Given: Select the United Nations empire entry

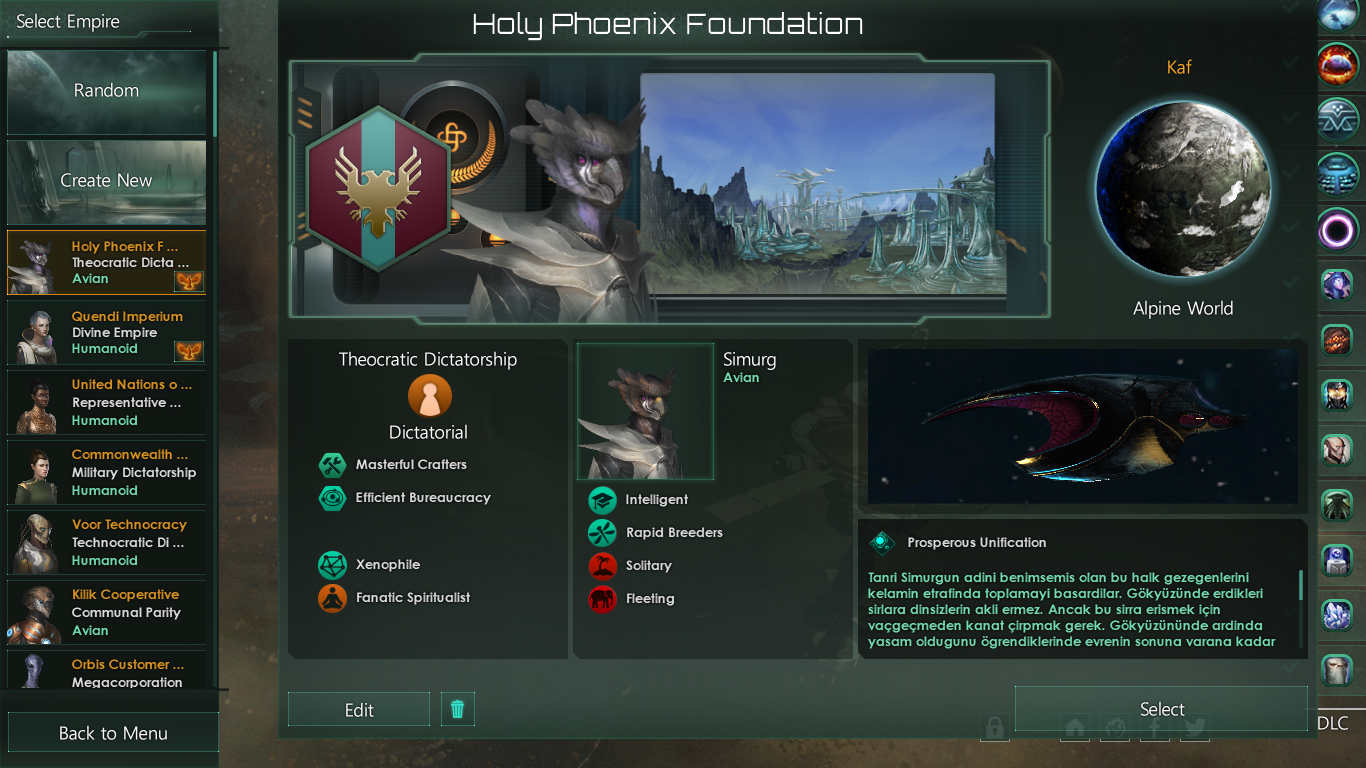Looking at the screenshot, I should (106, 403).
